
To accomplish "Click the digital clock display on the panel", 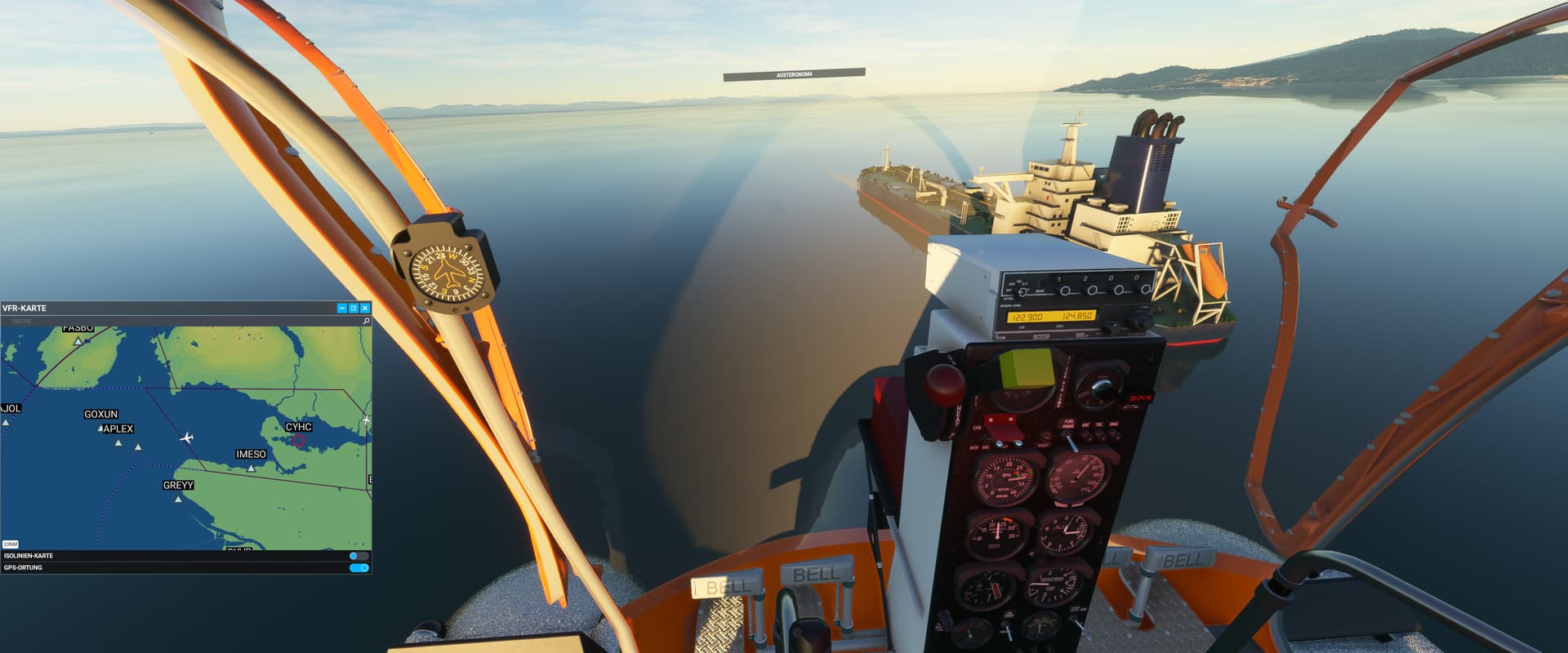I will (1141, 397).
